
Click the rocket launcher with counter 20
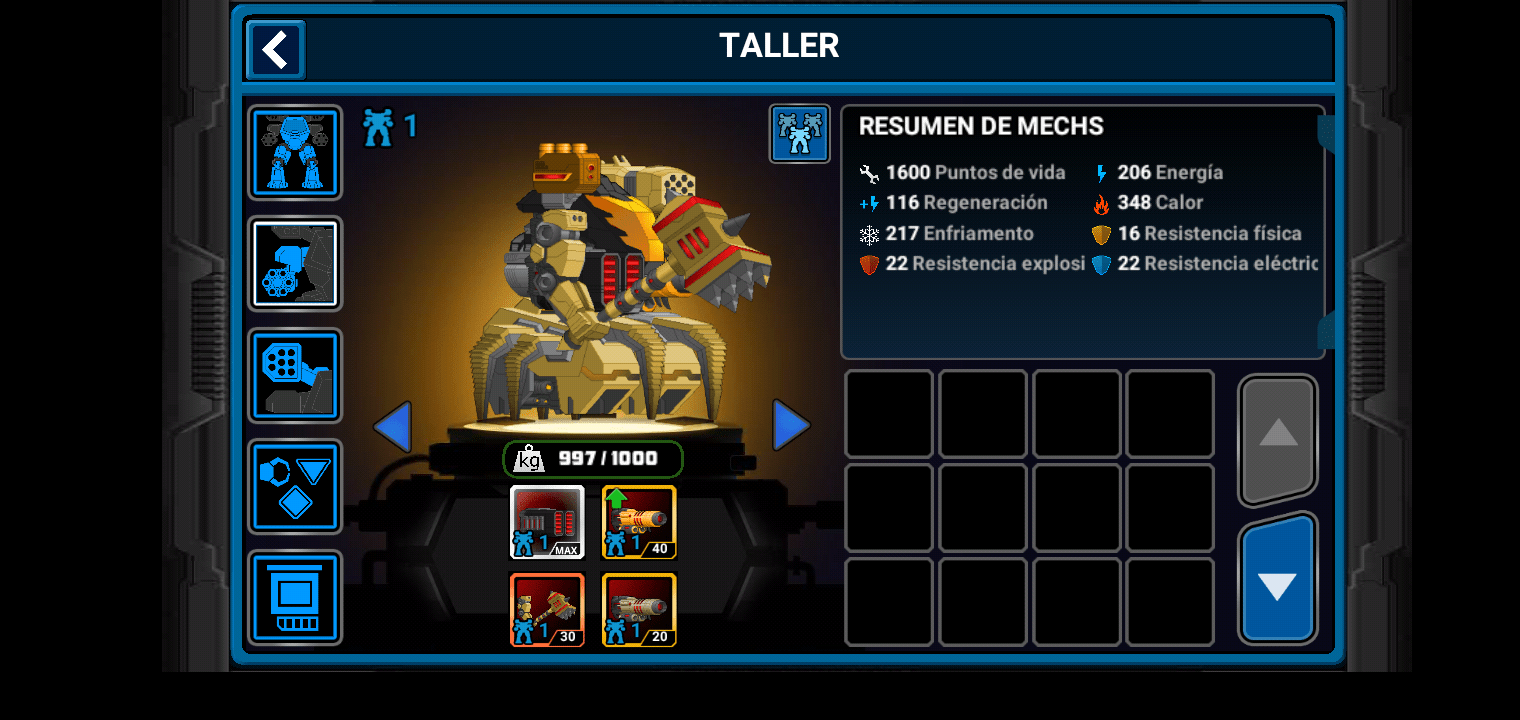(638, 610)
